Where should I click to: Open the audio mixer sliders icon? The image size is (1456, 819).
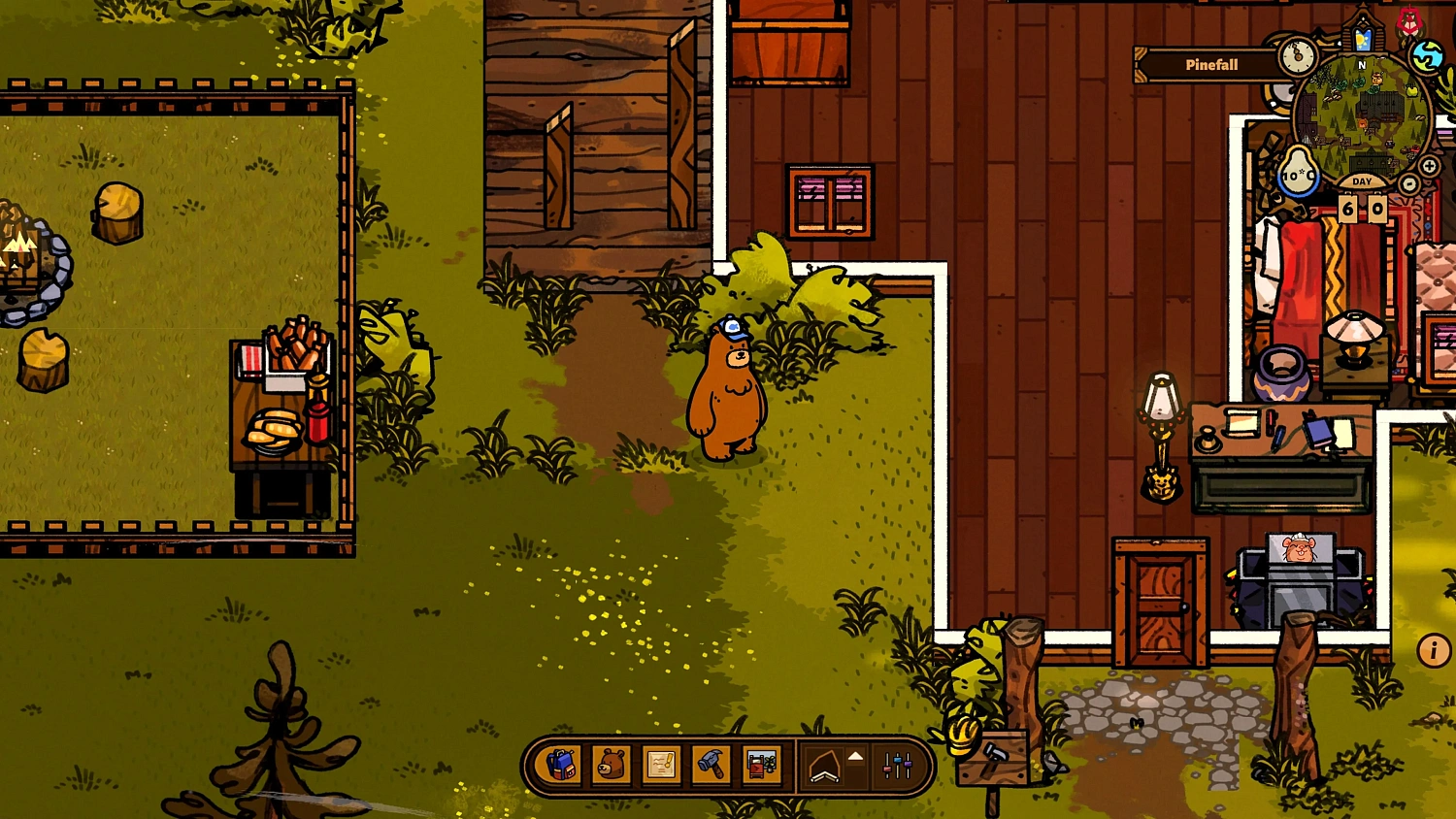pos(895,766)
